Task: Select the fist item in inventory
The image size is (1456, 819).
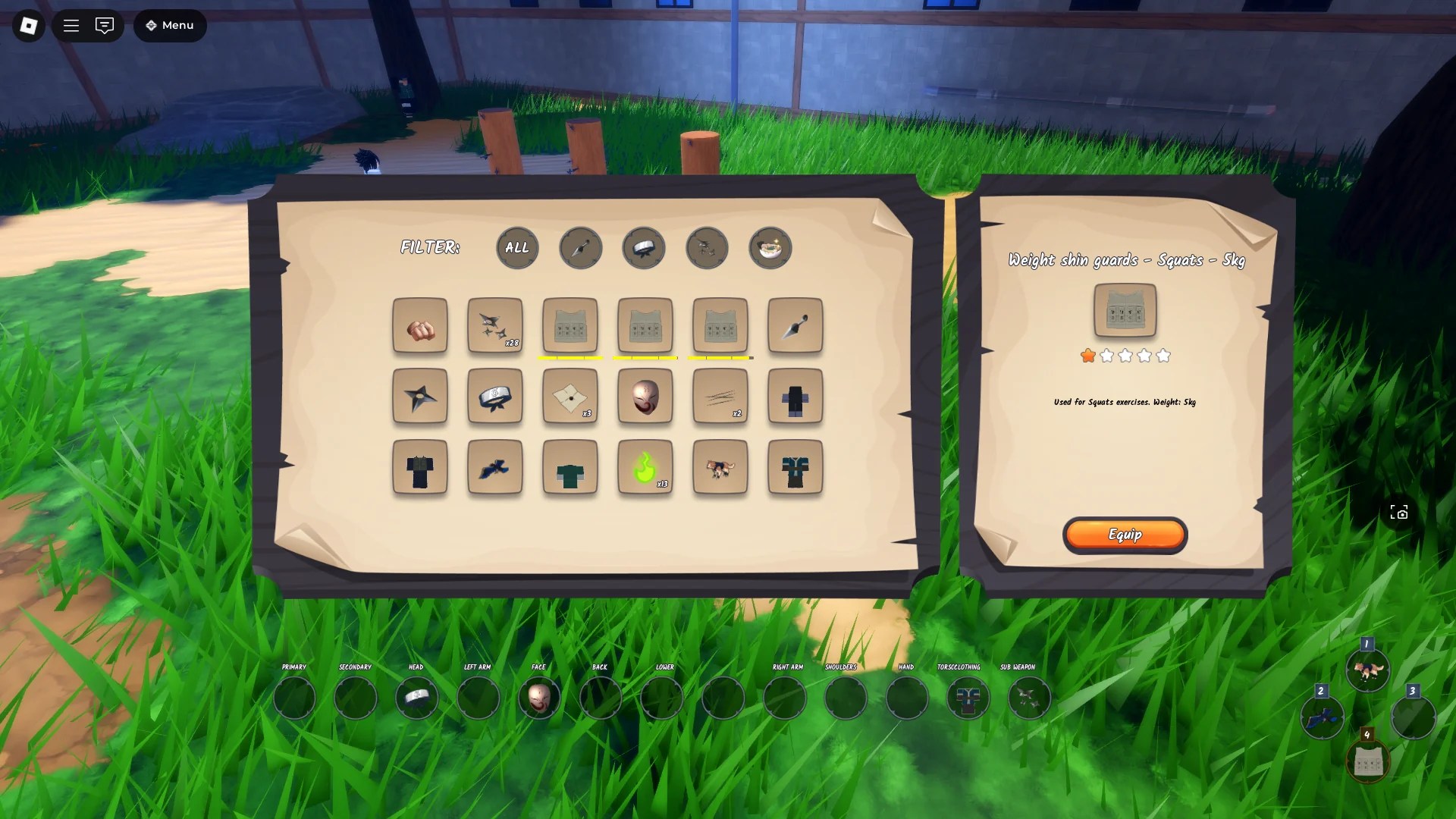Action: click(420, 326)
